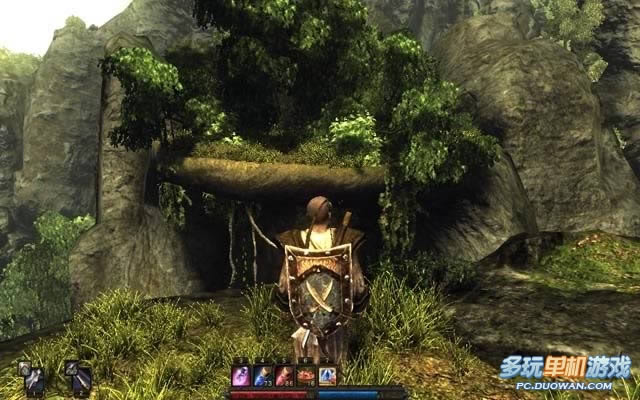Use the blue mana potion
640x400 pixels.
click(x=264, y=377)
